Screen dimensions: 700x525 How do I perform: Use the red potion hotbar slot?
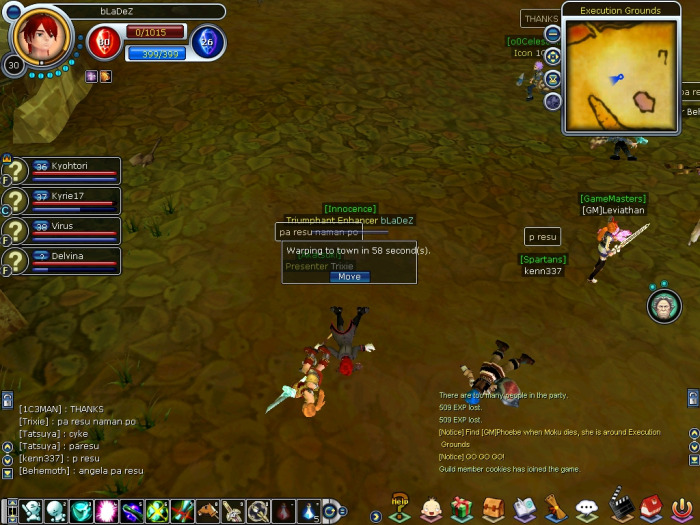tap(284, 511)
